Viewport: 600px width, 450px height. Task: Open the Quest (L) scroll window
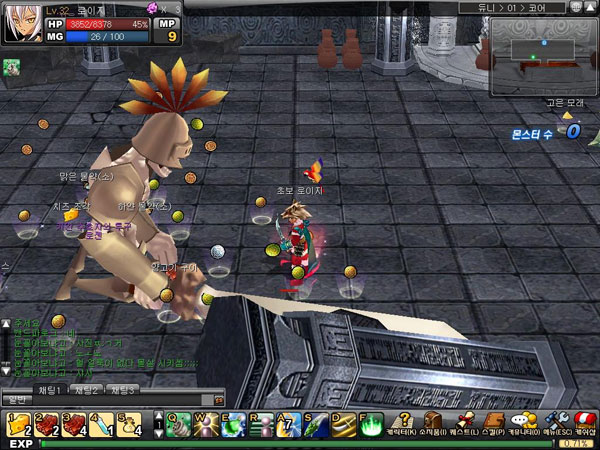[464, 424]
